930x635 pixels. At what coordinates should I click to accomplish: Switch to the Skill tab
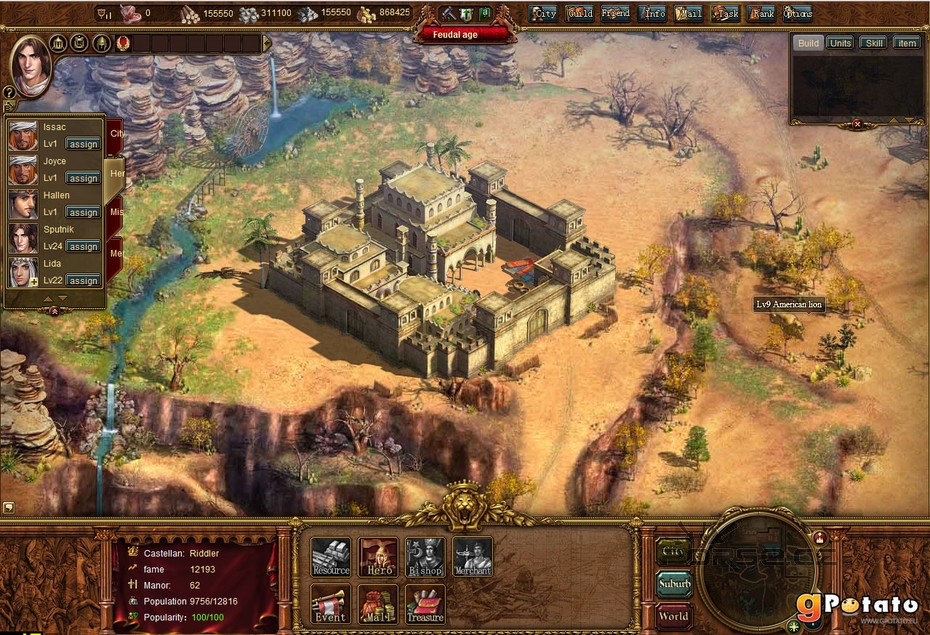tap(874, 43)
